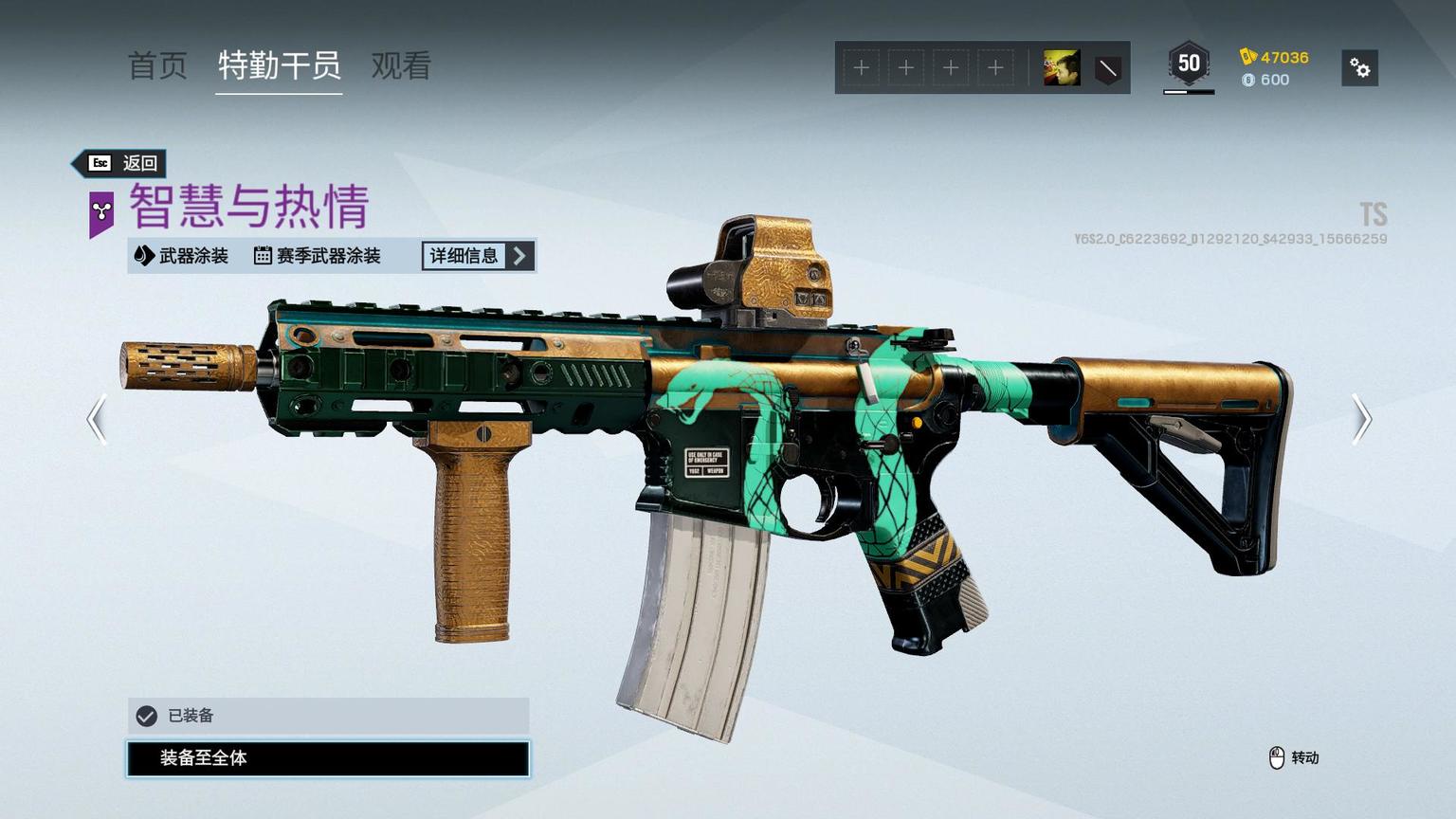Open the 首页 home tab

157,66
